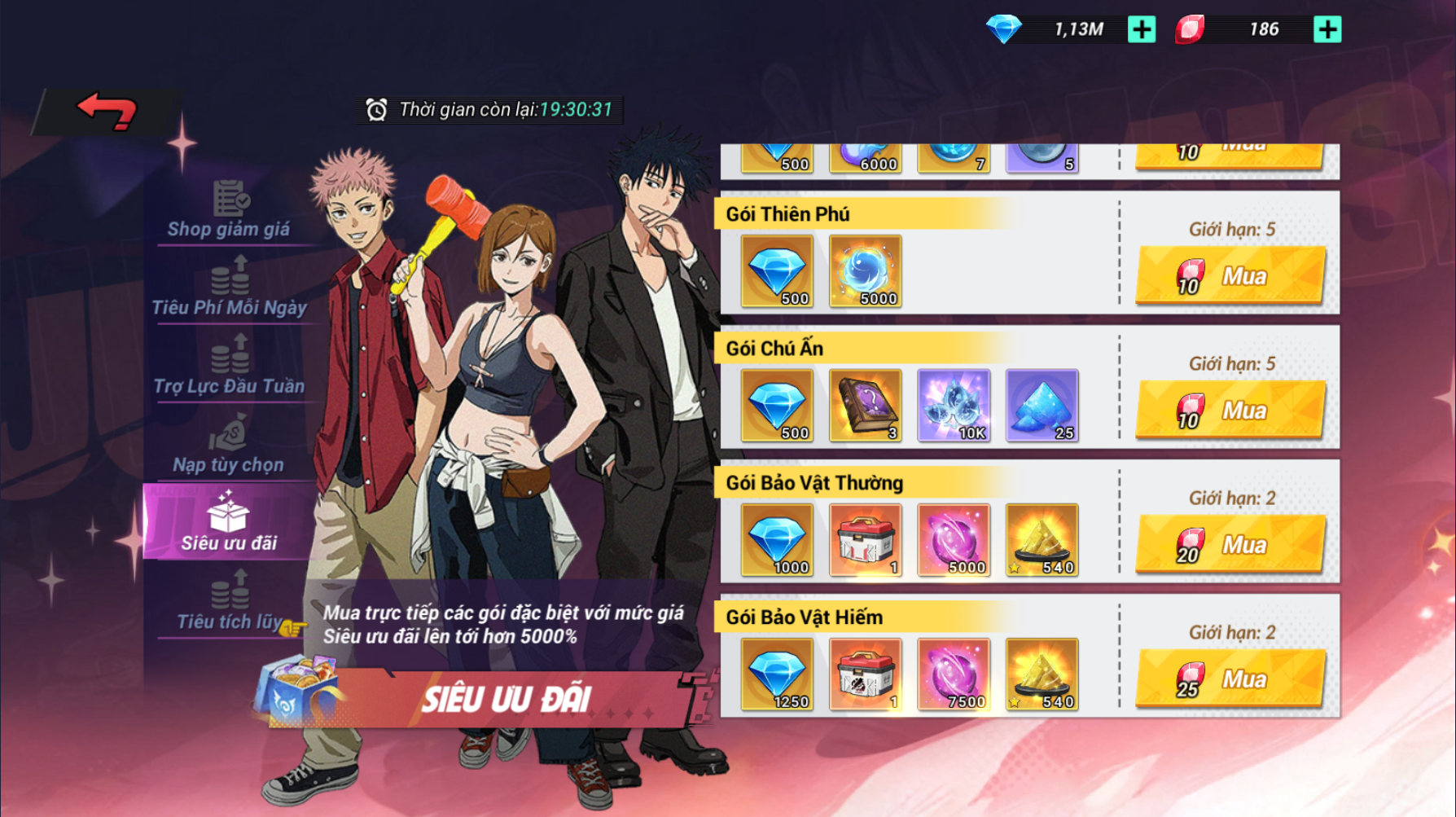This screenshot has width=1456, height=817.
Task: Select the Siêu ưu đãi tab
Action: click(228, 523)
